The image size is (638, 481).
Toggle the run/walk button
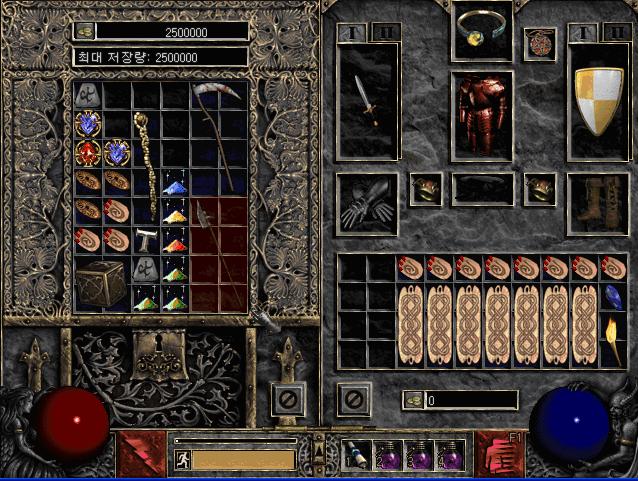pyautogui.click(x=182, y=460)
